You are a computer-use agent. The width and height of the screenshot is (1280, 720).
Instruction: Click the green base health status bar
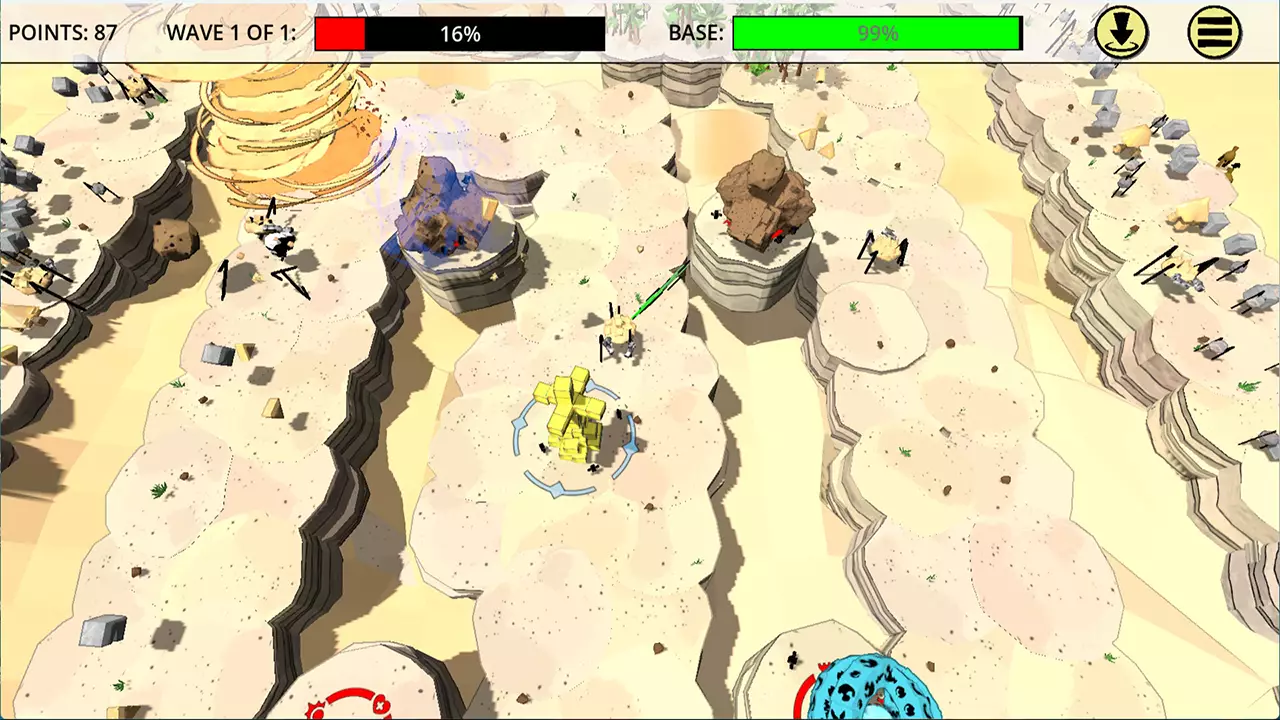coord(877,33)
